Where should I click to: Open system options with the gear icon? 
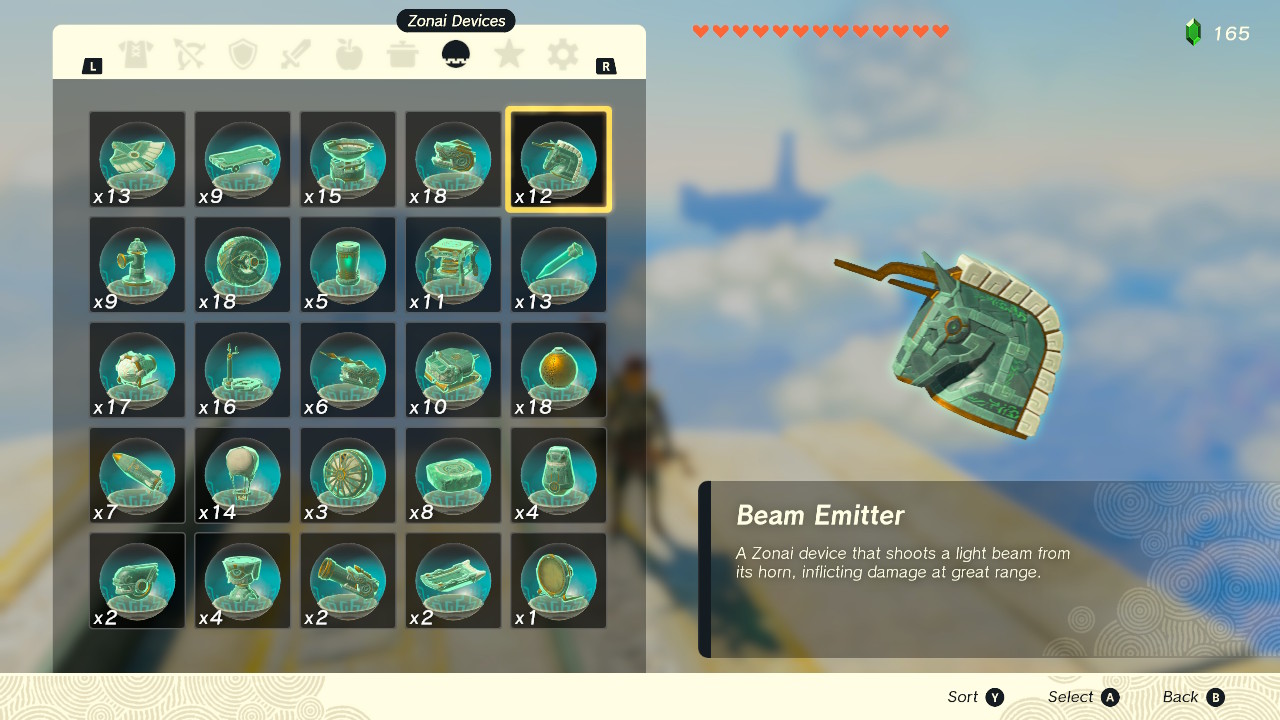(561, 55)
